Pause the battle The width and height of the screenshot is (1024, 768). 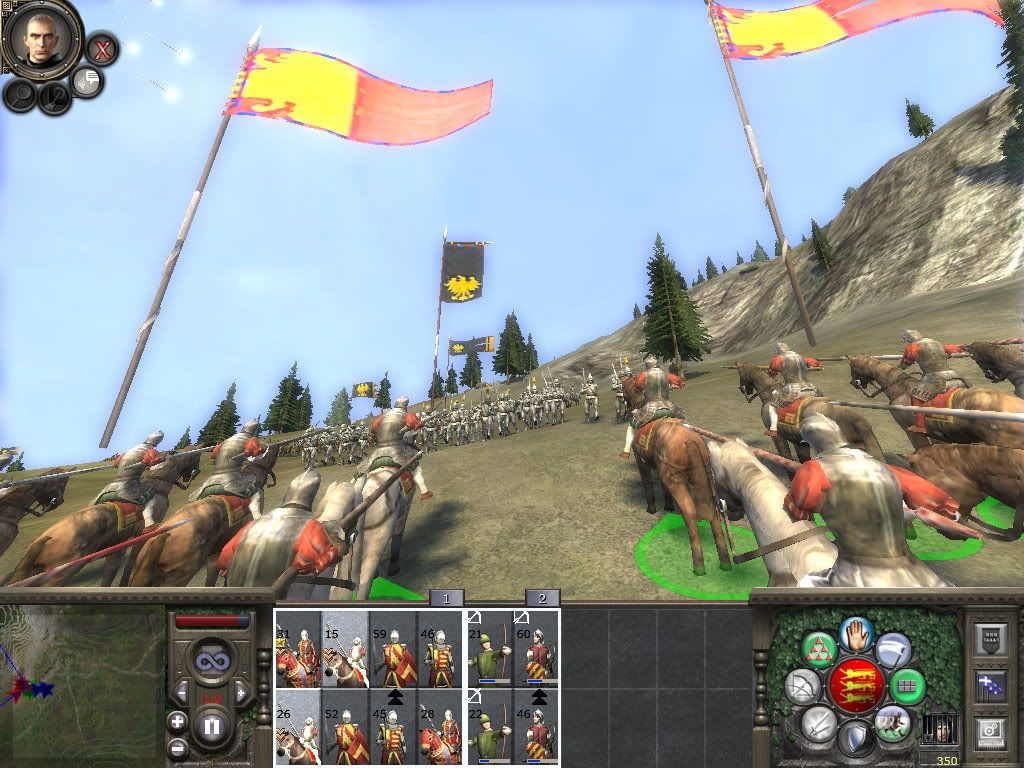click(212, 726)
